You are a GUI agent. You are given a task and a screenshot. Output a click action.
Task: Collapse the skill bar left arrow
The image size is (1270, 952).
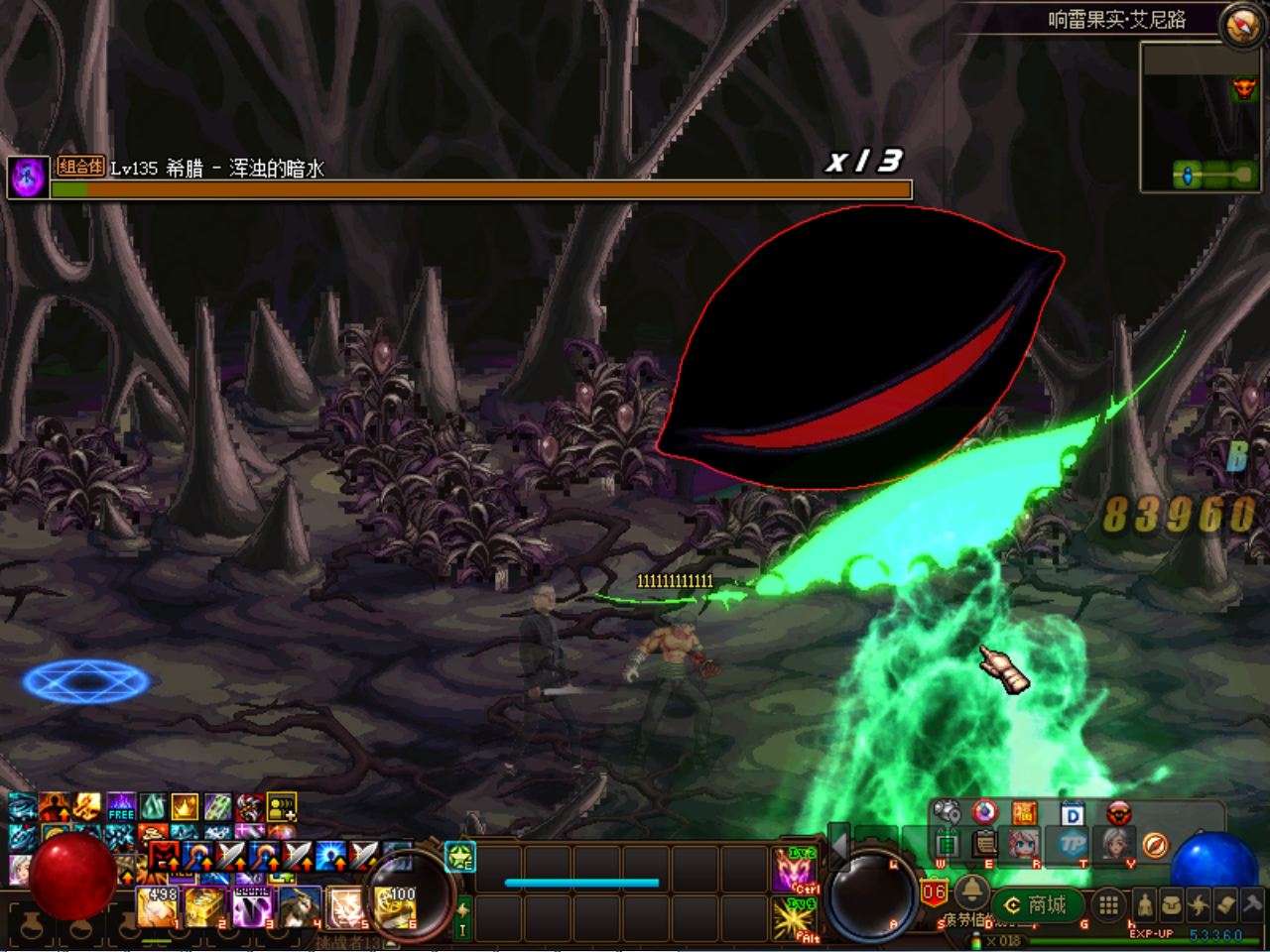point(838,846)
